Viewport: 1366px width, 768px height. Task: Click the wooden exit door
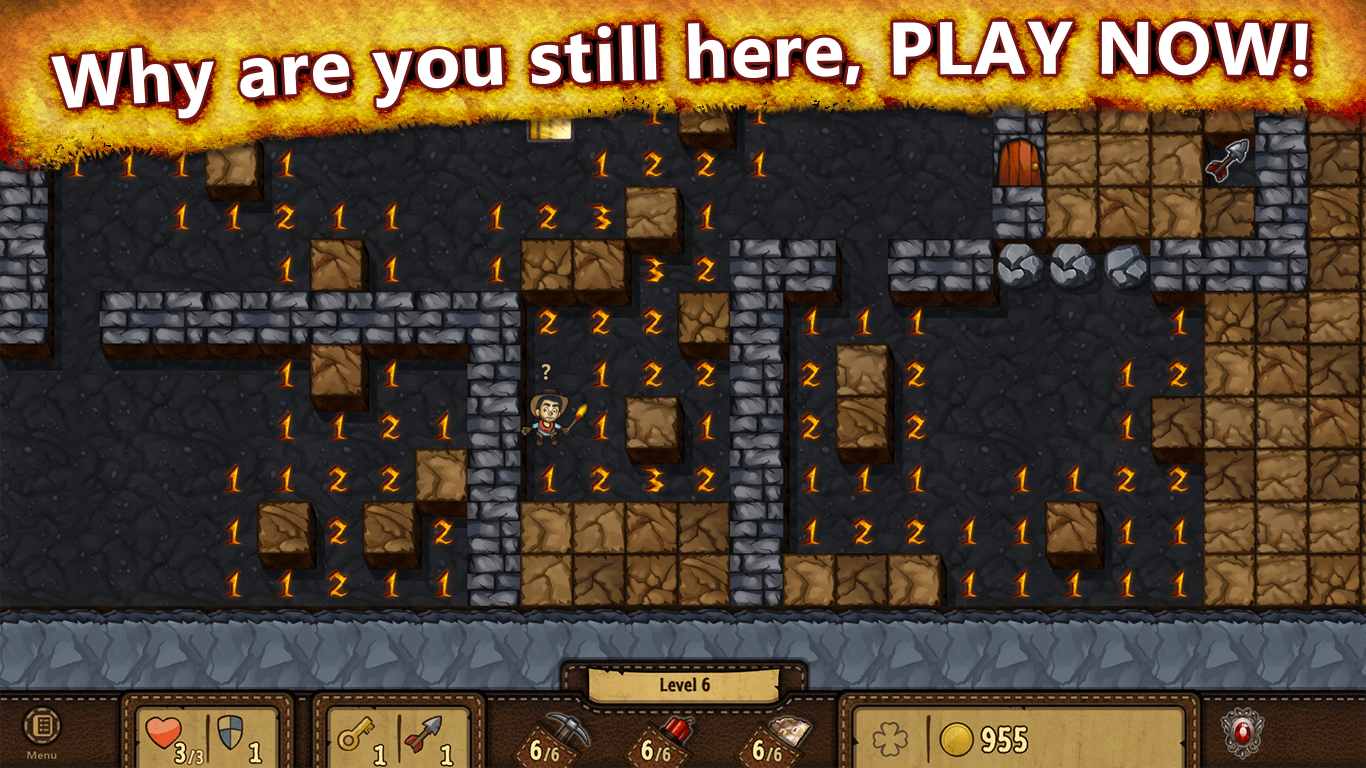(1020, 163)
